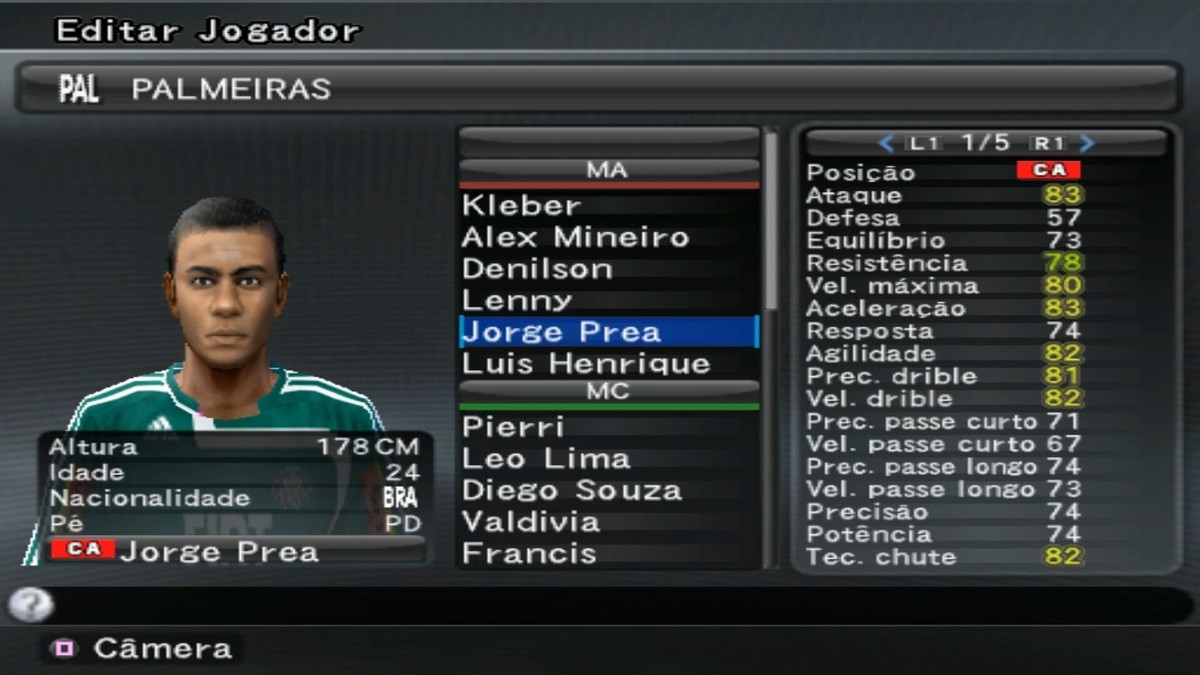1200x675 pixels.
Task: Select the highlighted Jorge Prea row
Action: click(x=607, y=332)
